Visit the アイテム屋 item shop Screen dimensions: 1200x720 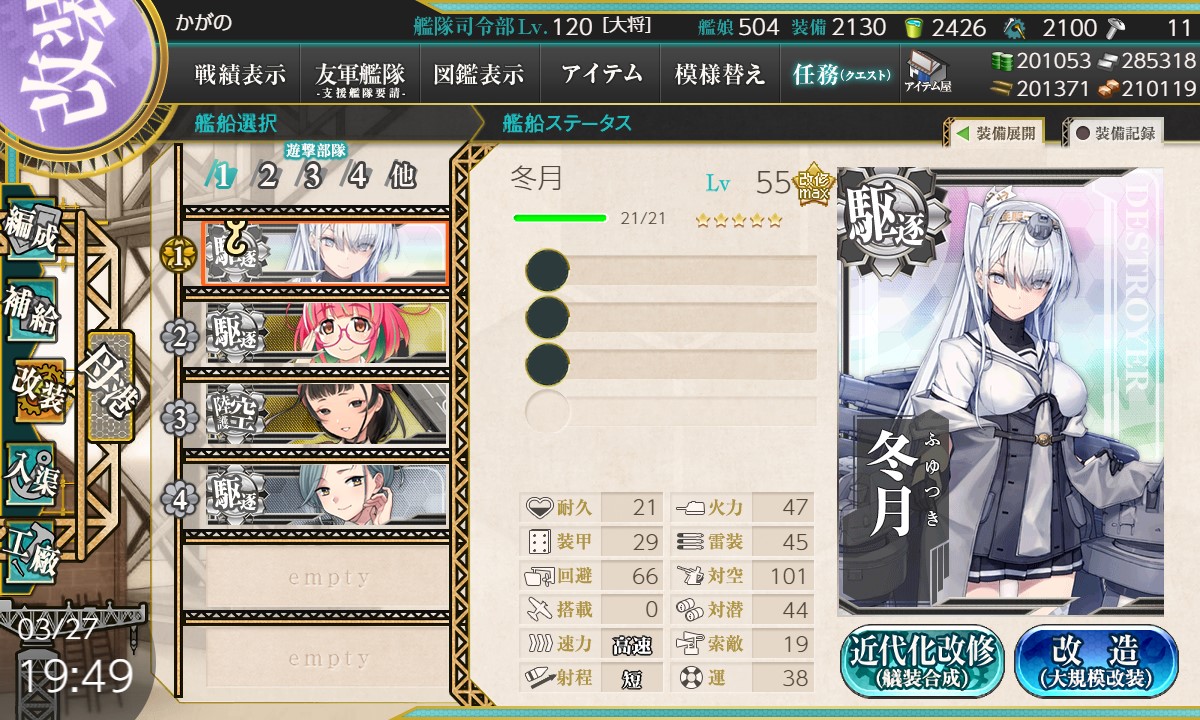[x=928, y=72]
